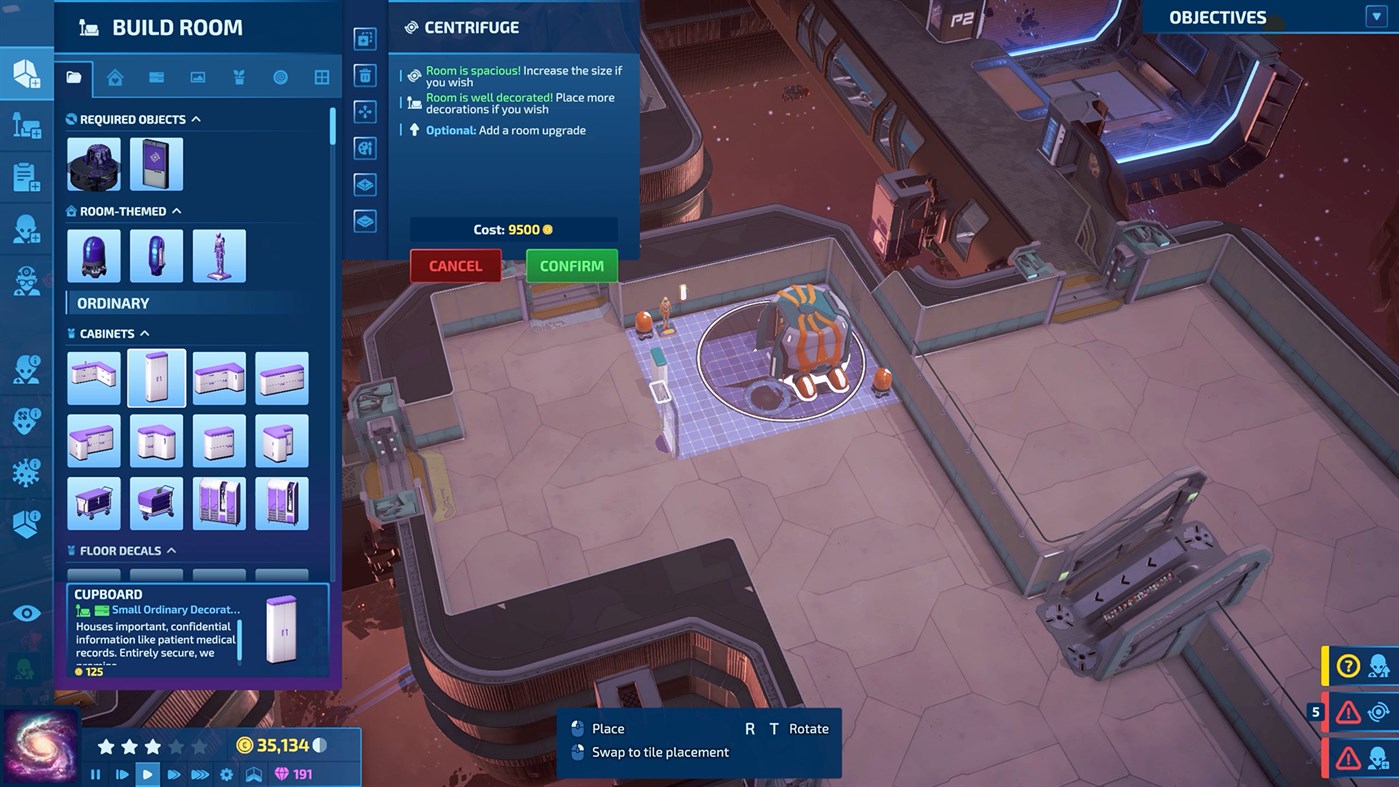Collapse the Required Objects section
1399x787 pixels.
click(194, 118)
